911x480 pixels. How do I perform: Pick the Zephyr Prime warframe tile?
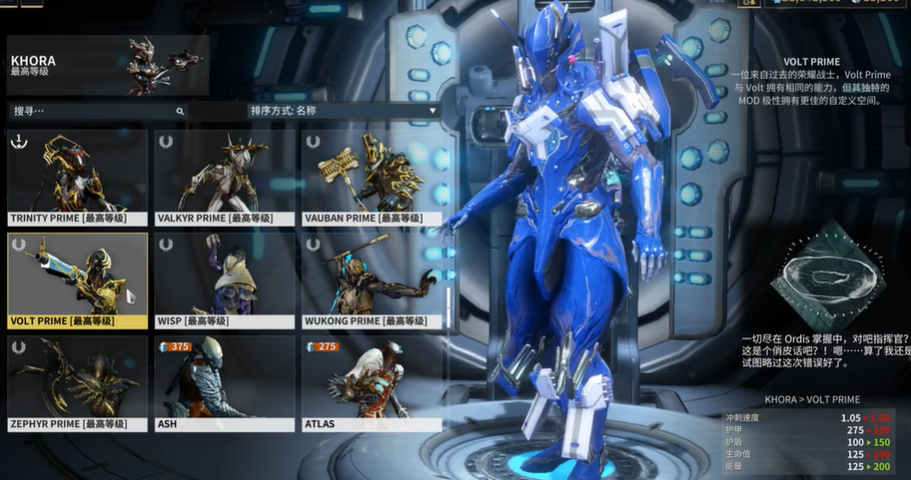77,384
